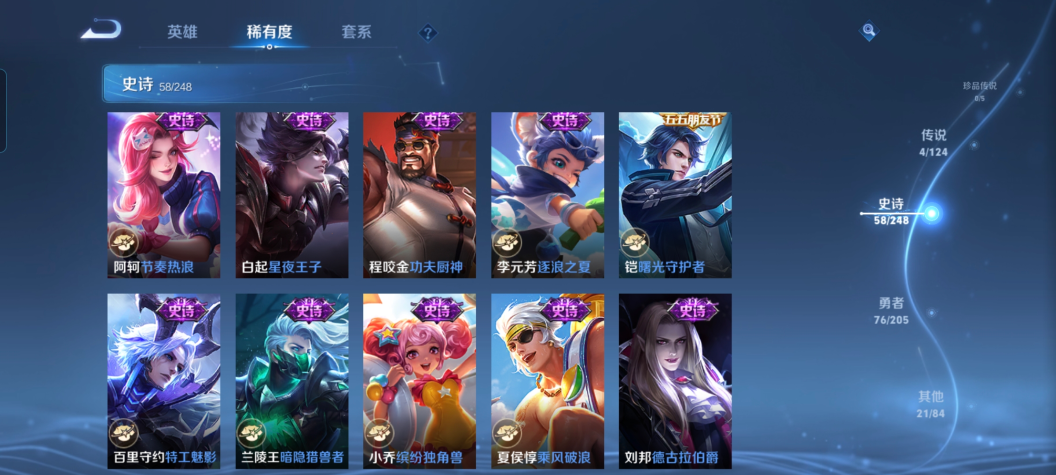Click the question mark help icon
The width and height of the screenshot is (1056, 475).
click(x=428, y=33)
